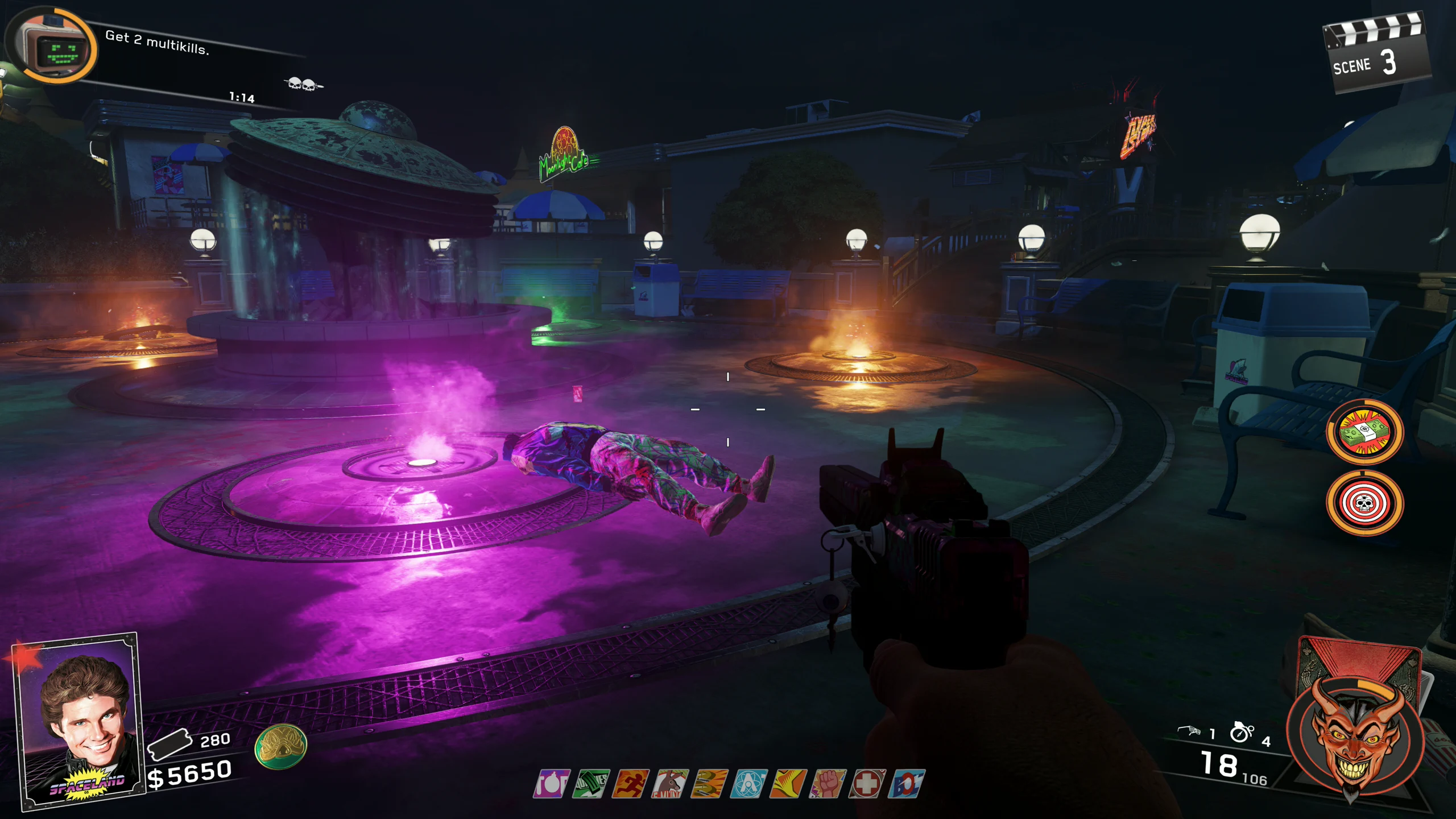Choose the Racin' Stripes running man perk
Viewport: 1456px width, 819px height.
(x=630, y=784)
